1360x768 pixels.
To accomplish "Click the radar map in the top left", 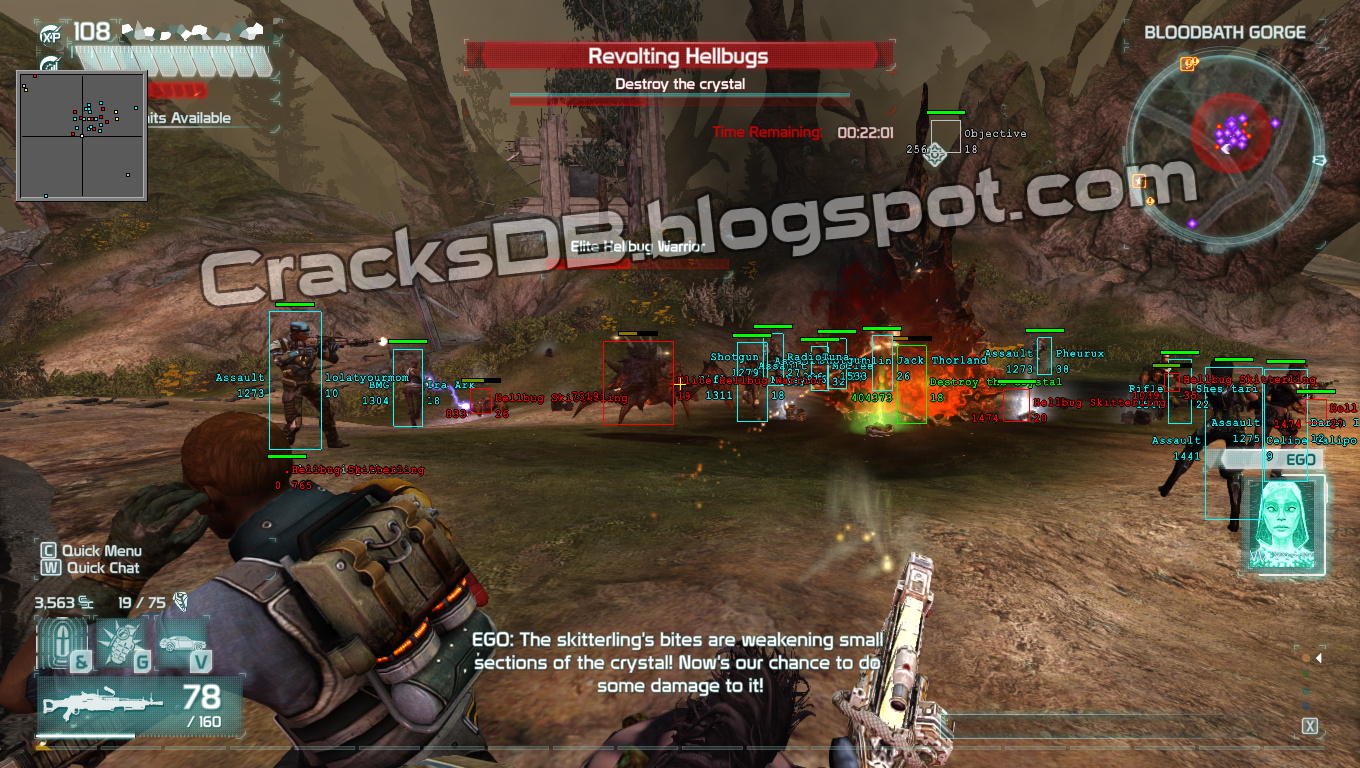I will pyautogui.click(x=81, y=135).
